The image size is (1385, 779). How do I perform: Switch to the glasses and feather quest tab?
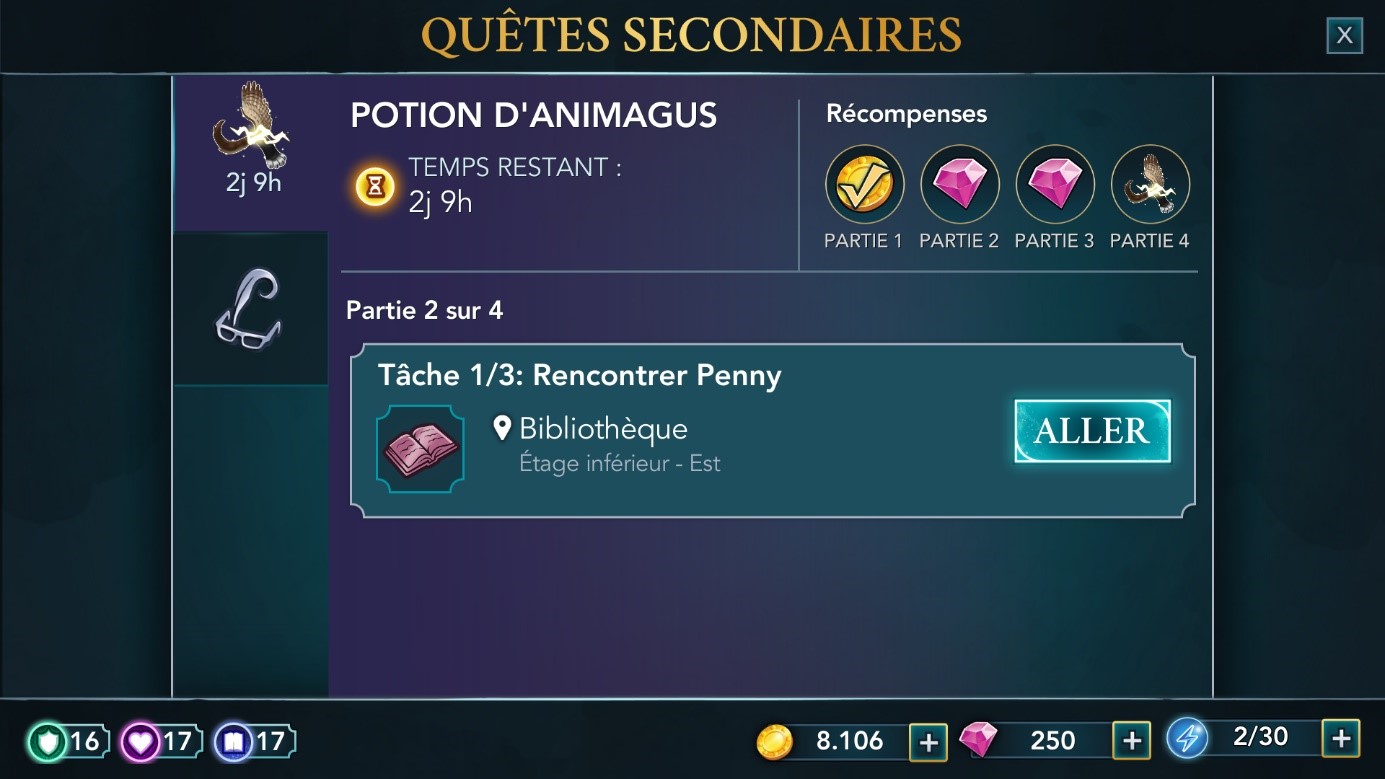pyautogui.click(x=251, y=309)
